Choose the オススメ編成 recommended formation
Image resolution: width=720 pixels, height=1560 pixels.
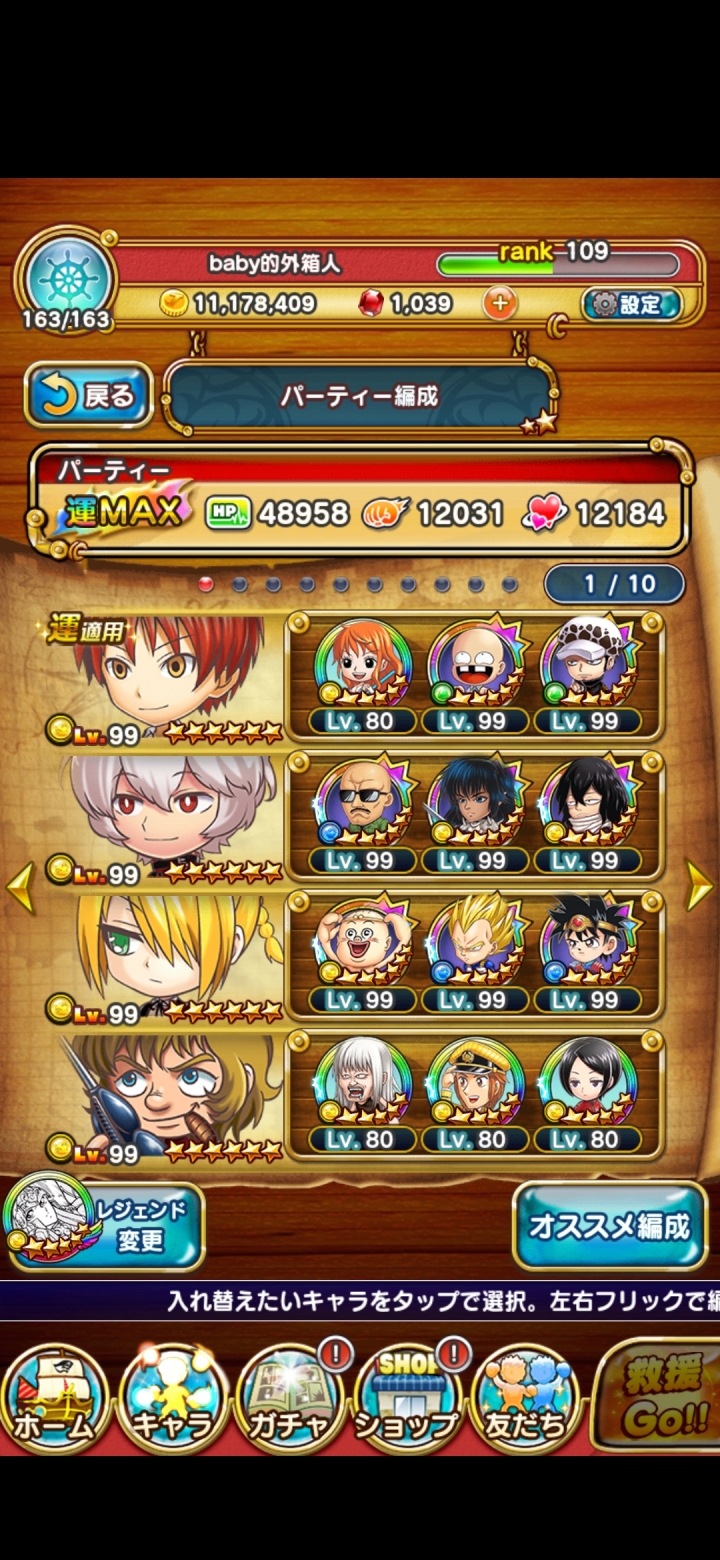click(609, 1226)
